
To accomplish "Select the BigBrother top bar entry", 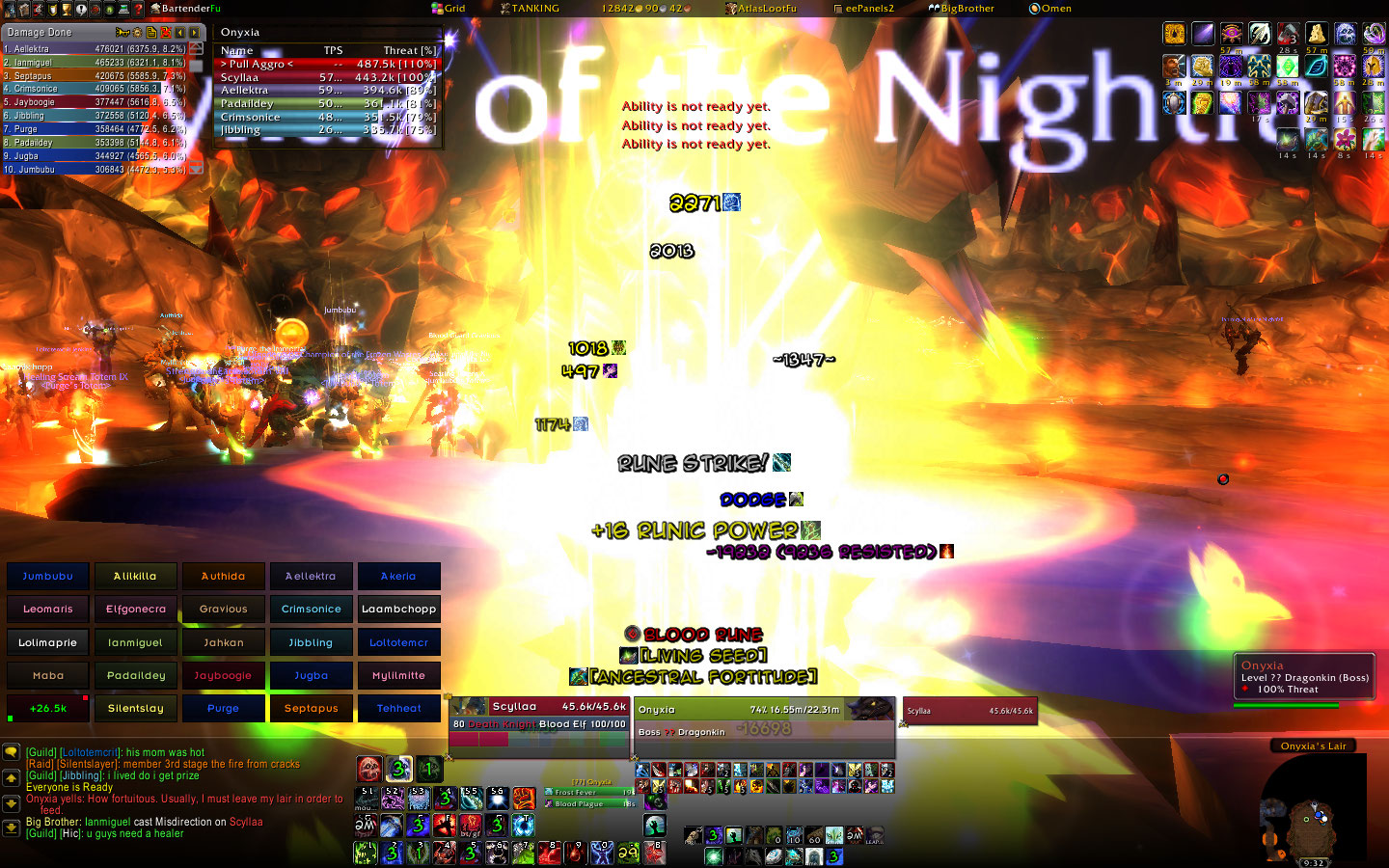I will [x=961, y=8].
